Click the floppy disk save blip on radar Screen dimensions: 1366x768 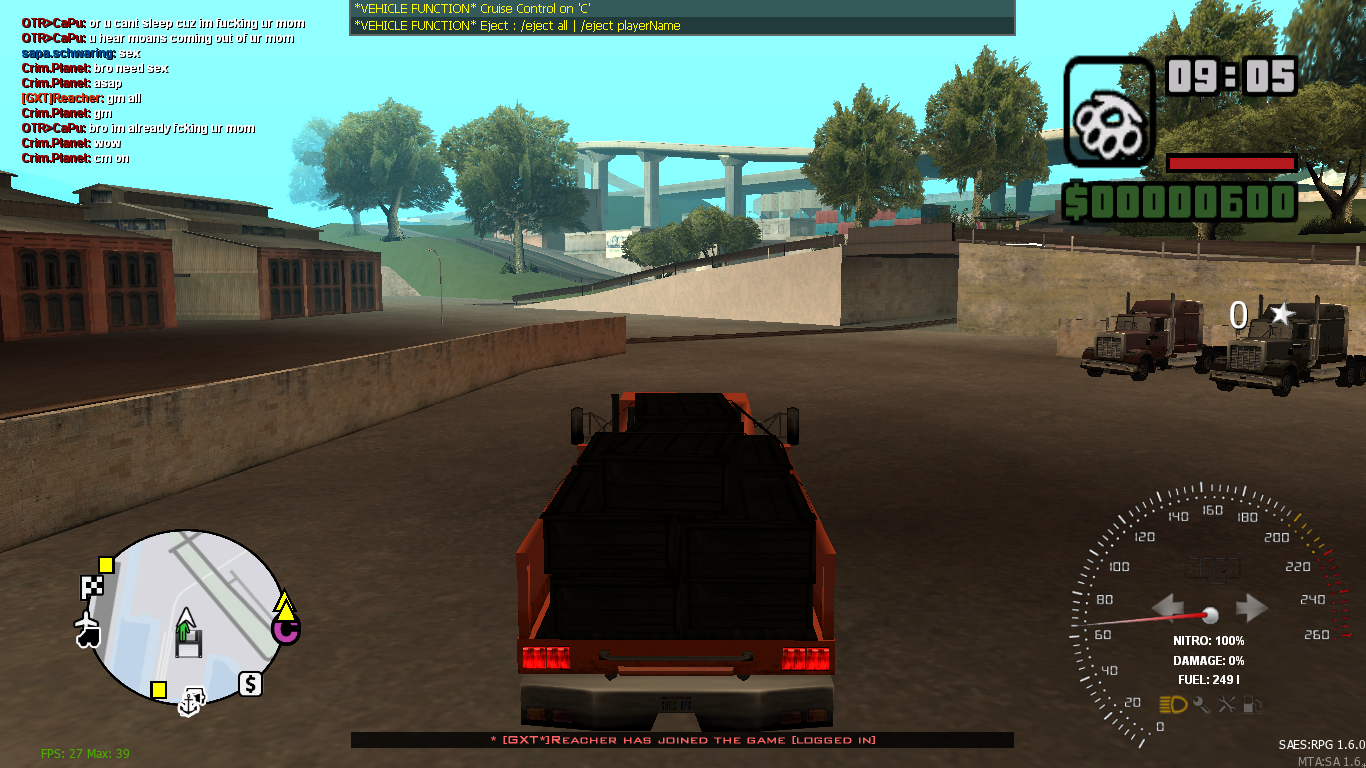click(189, 645)
